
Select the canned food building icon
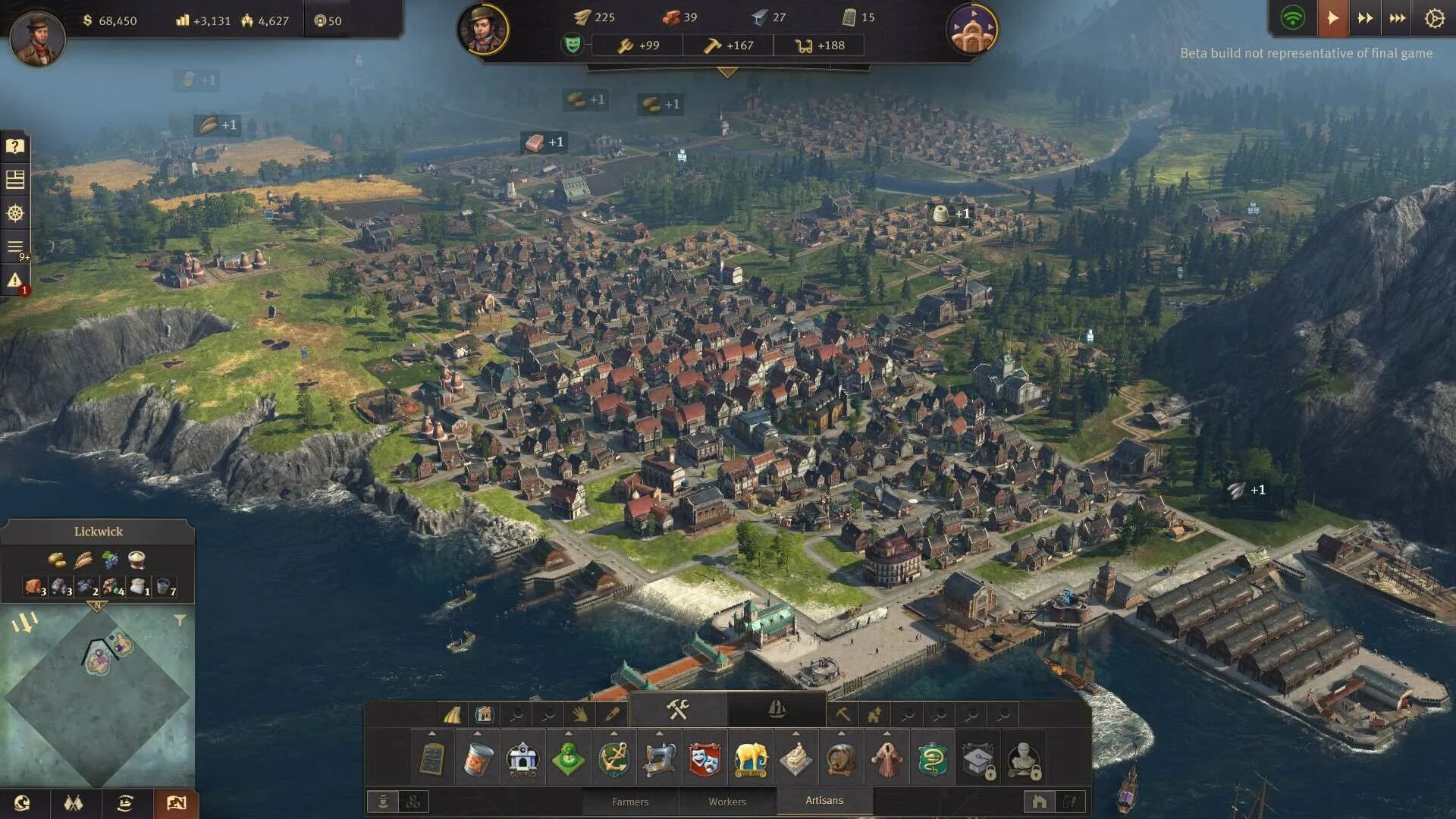(x=478, y=759)
